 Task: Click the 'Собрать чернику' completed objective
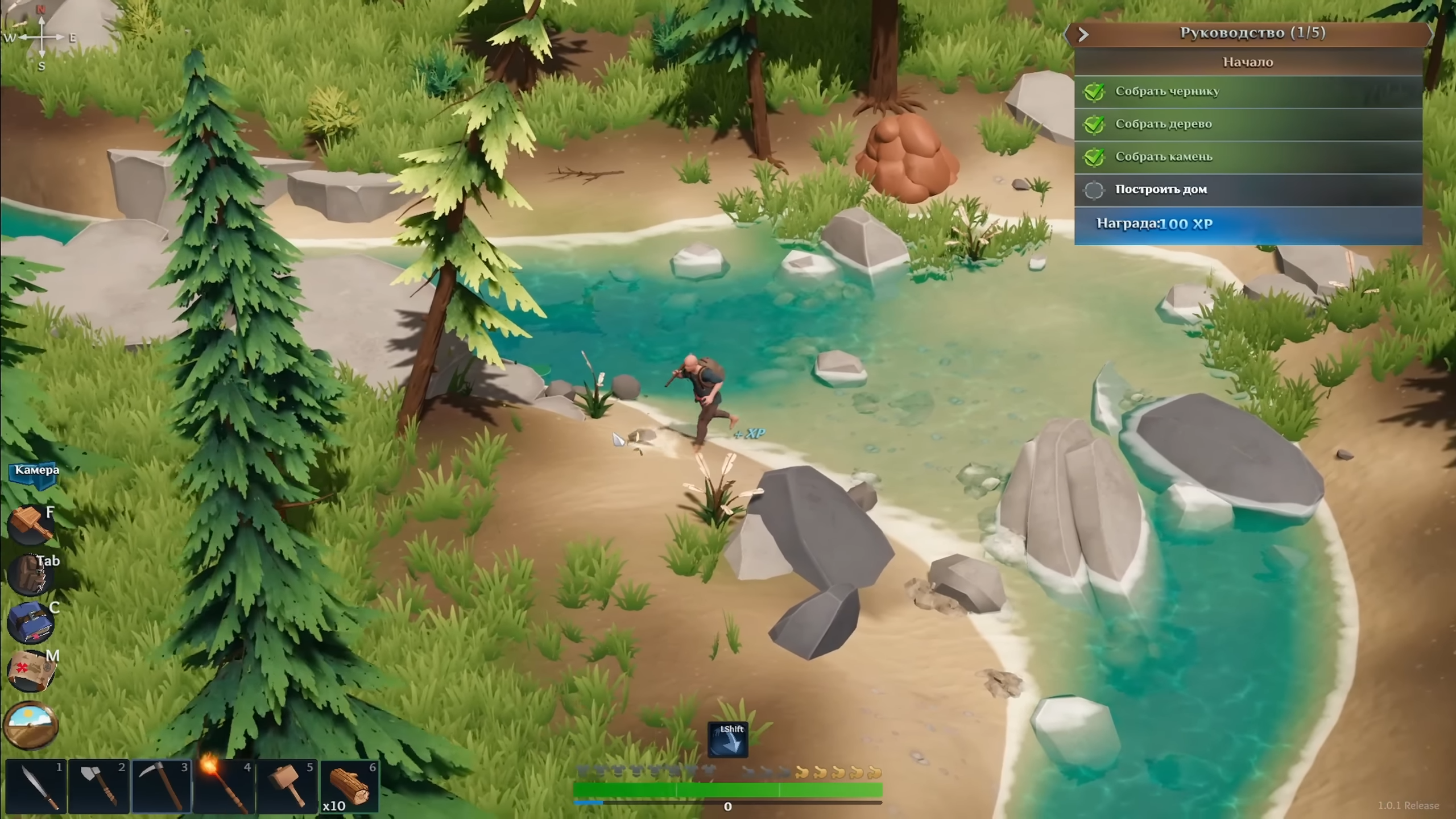1248,91
